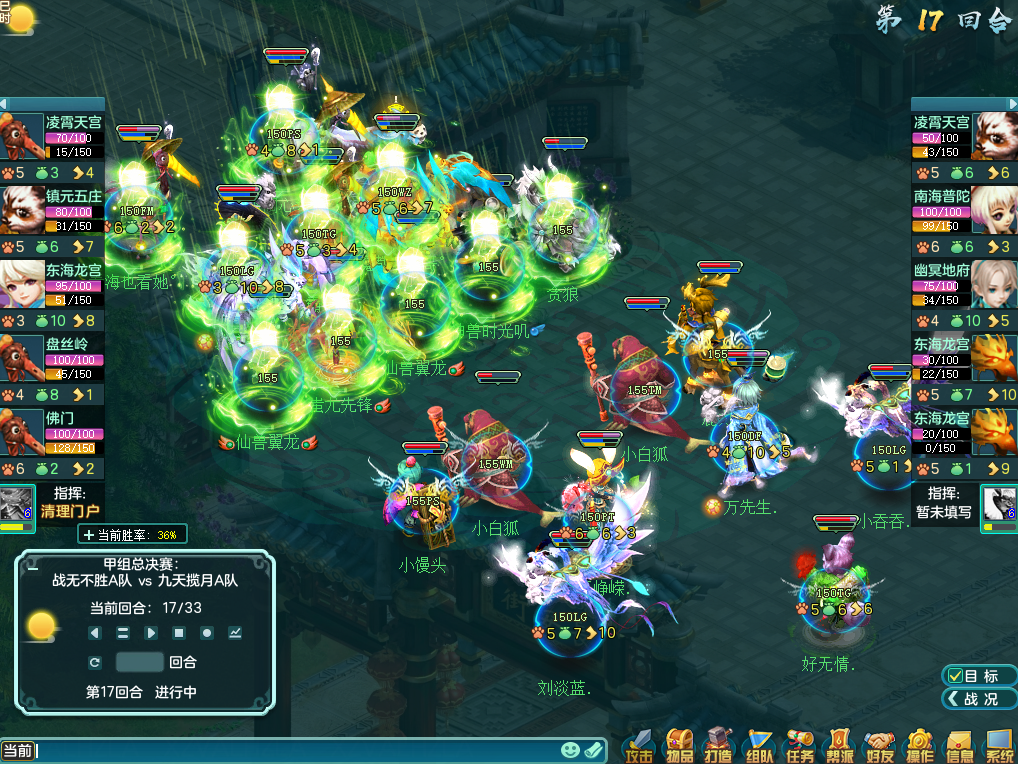Image resolution: width=1018 pixels, height=764 pixels.
Task: Click the round number input box
Action: tap(139, 662)
